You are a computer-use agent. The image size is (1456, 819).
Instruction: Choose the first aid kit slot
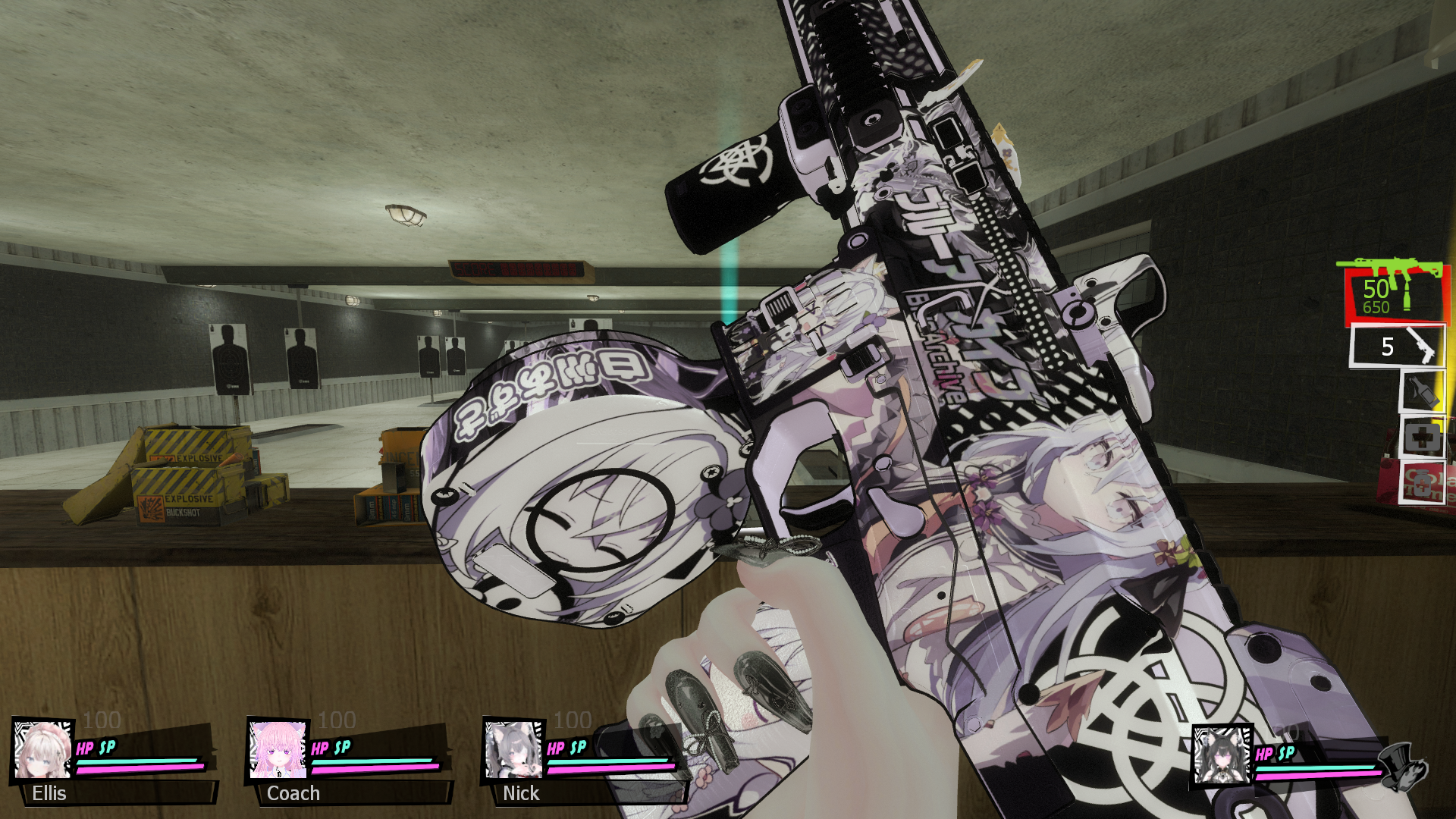point(1422,438)
